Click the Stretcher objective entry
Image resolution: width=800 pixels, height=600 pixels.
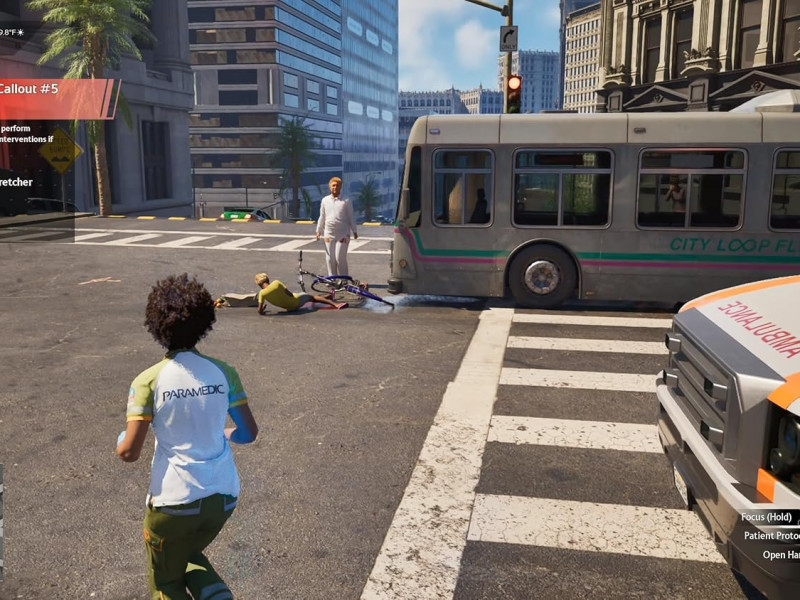(17, 182)
